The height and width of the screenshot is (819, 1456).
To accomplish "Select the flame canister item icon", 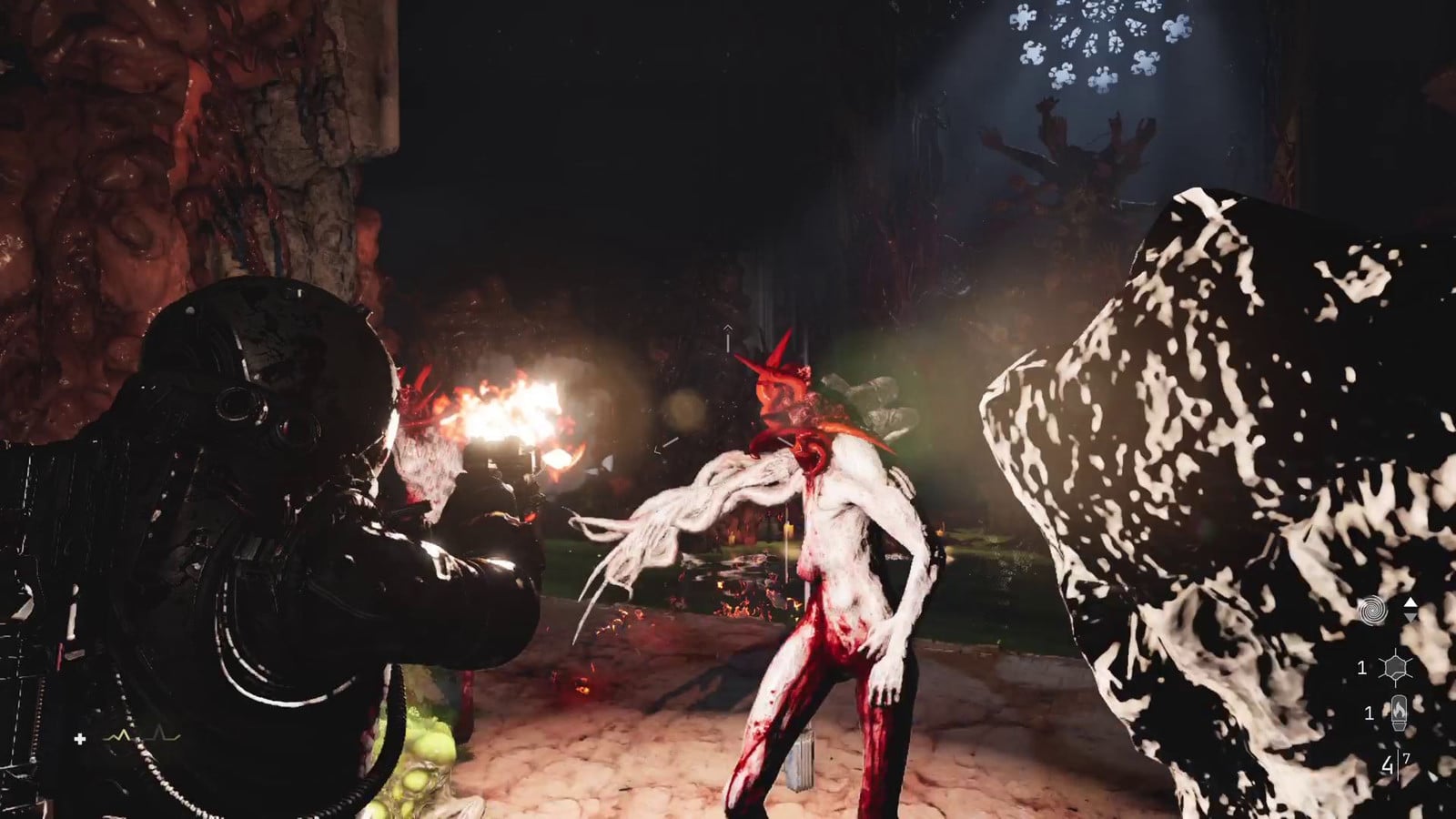I will click(x=1399, y=713).
